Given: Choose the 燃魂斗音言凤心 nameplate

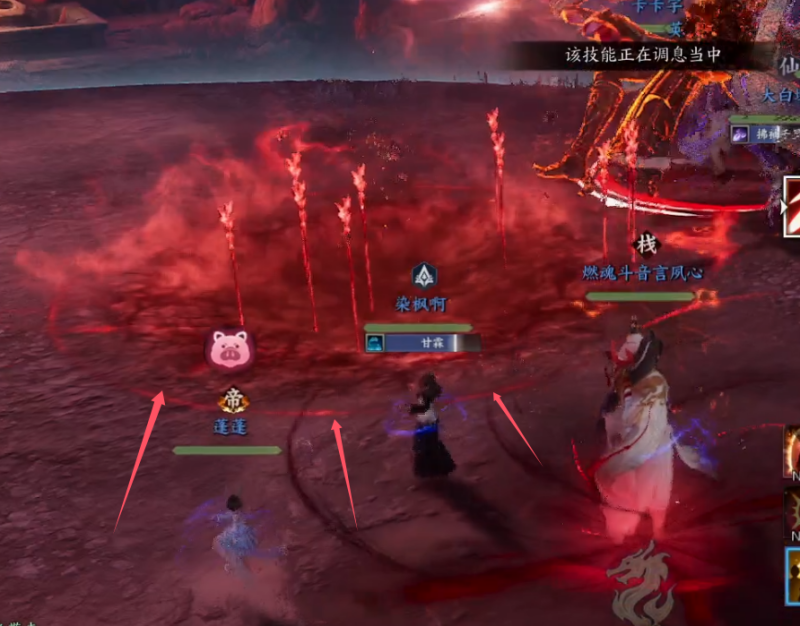Looking at the screenshot, I should tap(643, 272).
